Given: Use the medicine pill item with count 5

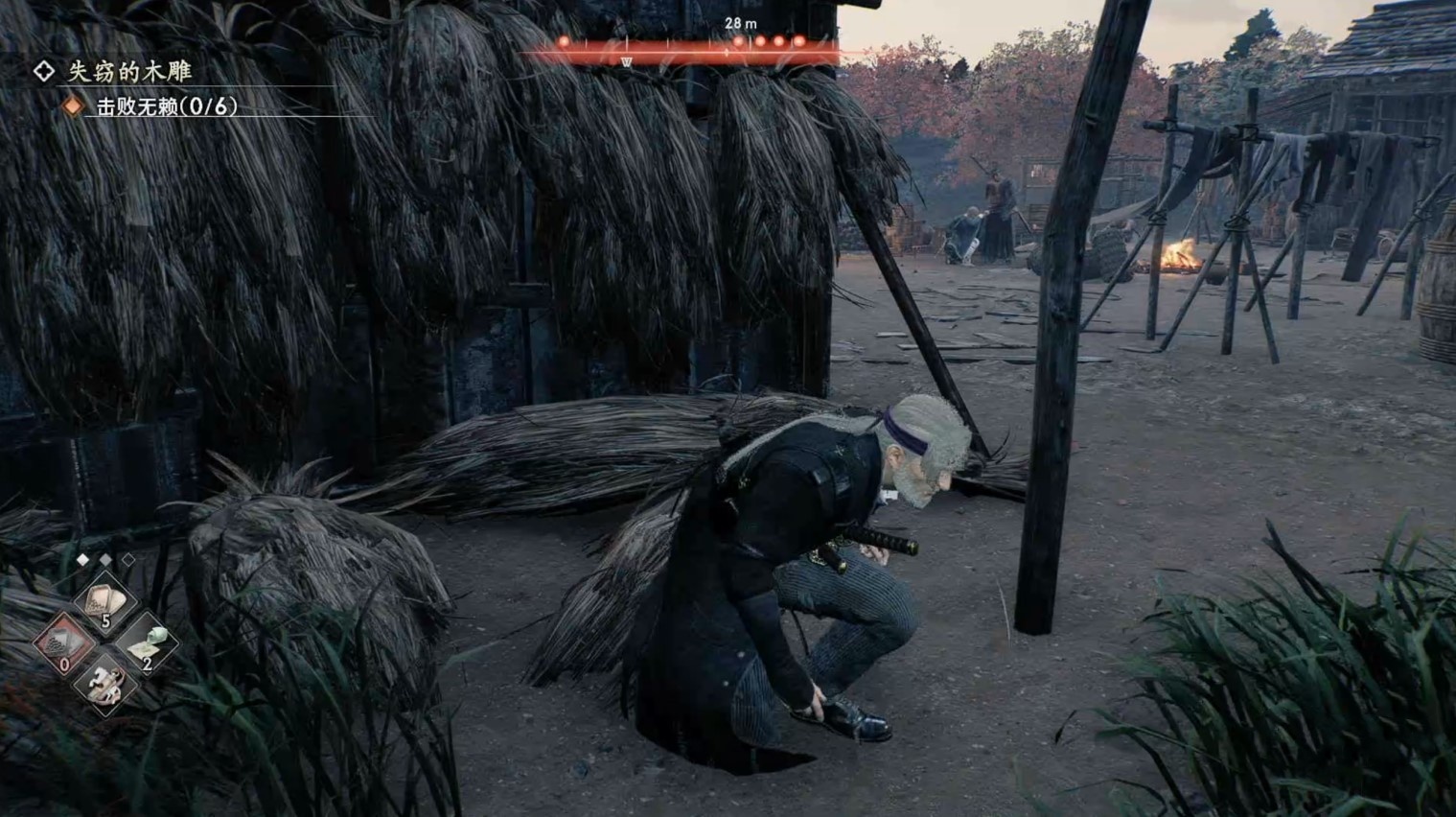Looking at the screenshot, I should (104, 603).
